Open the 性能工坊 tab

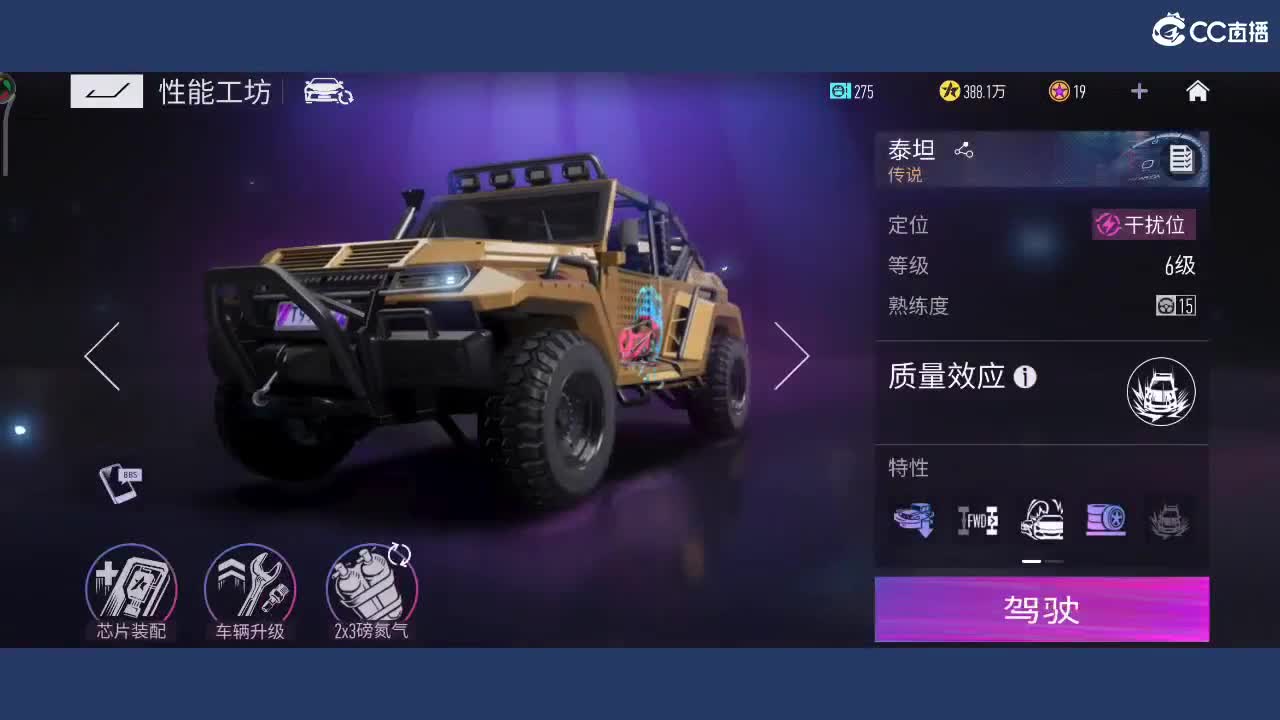[213, 91]
